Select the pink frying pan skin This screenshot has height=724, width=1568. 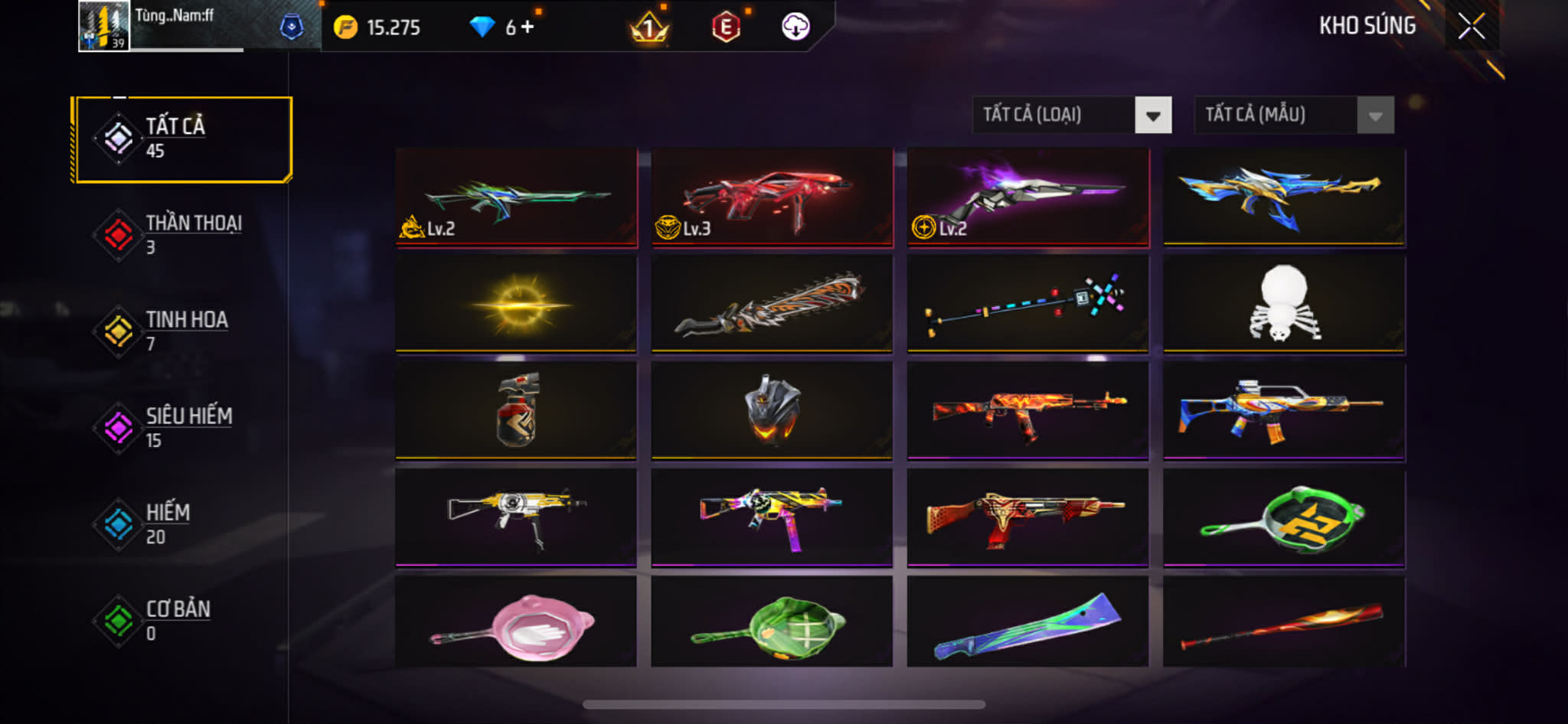pyautogui.click(x=516, y=621)
